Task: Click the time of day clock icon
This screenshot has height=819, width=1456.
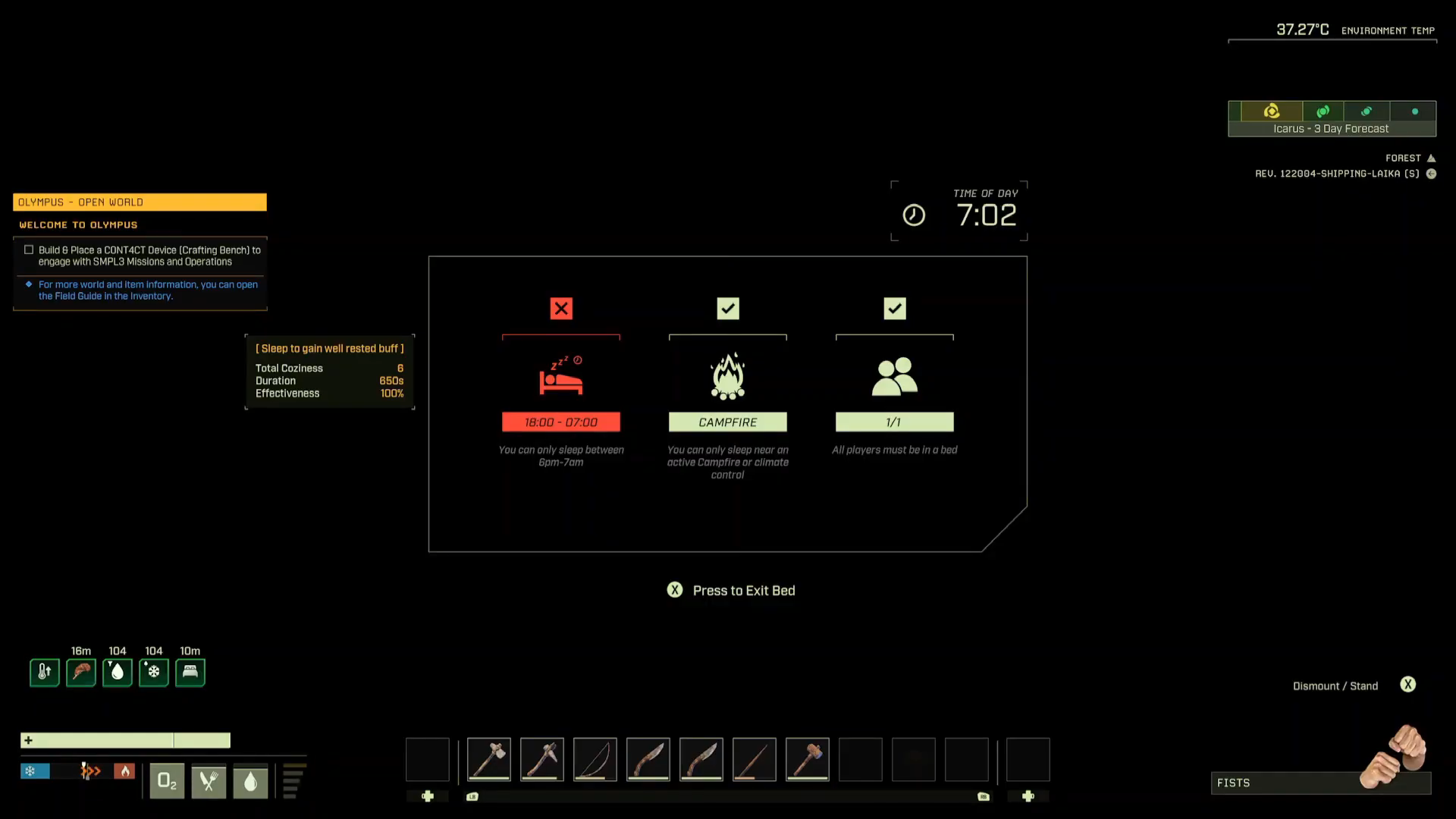Action: tap(914, 215)
